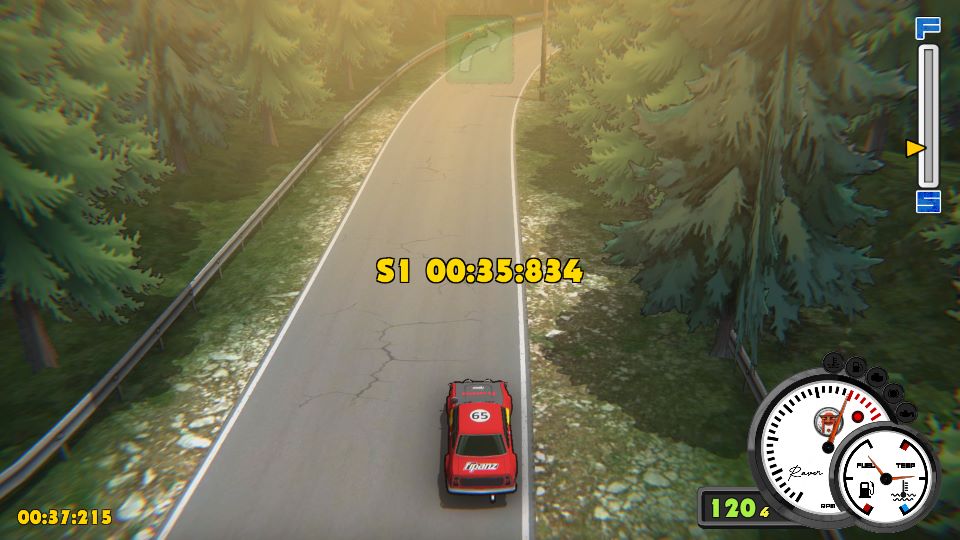This screenshot has height=540, width=960.
Task: Click the right-turn pace note sign
Action: pos(479,48)
